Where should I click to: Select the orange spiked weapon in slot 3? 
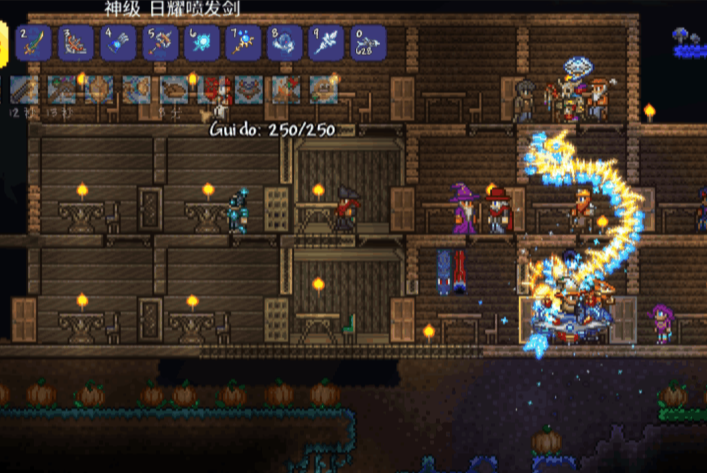[x=77, y=43]
